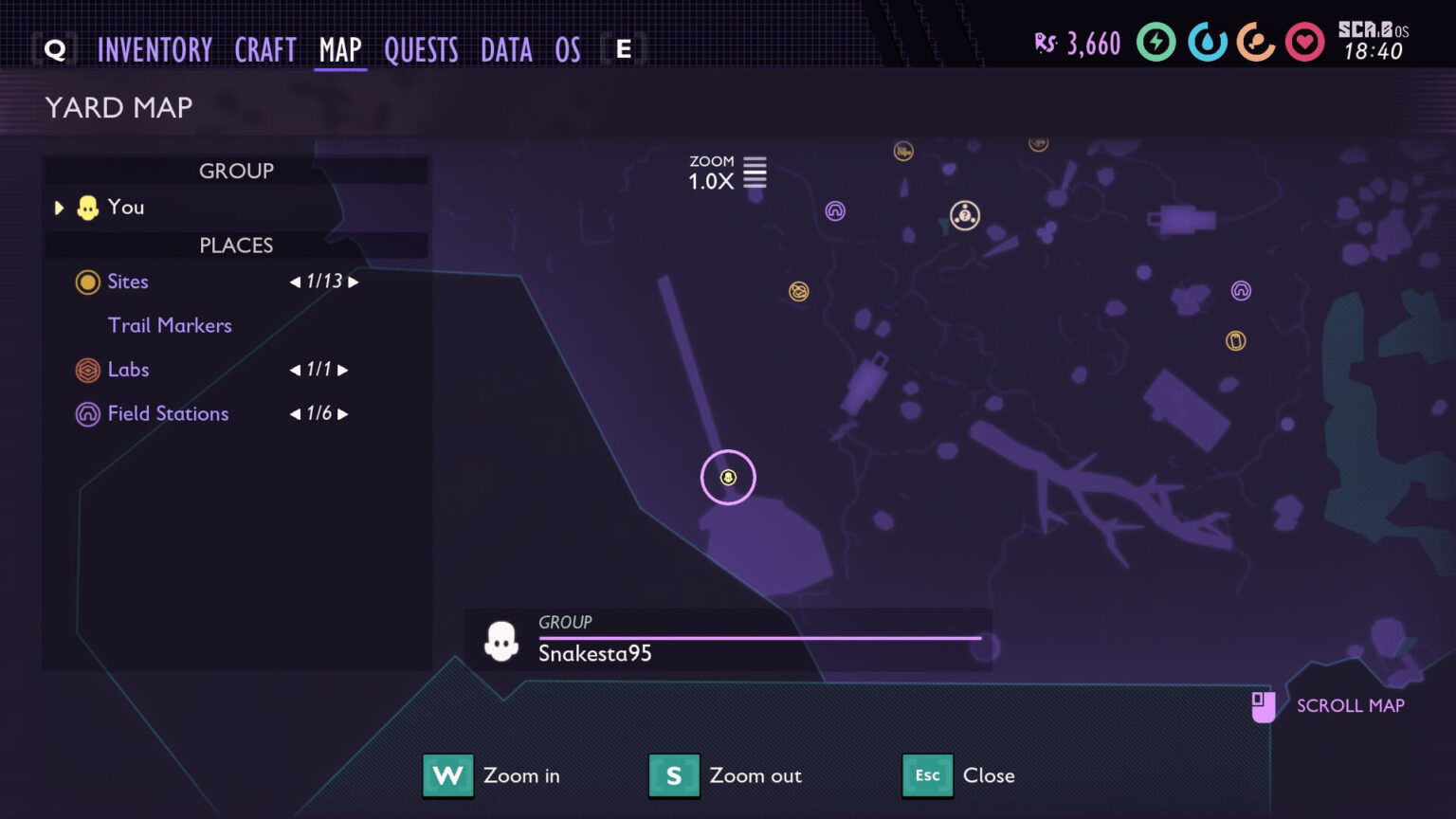Click the scroll map mouse icon
This screenshot has width=1456, height=819.
pos(1264,705)
